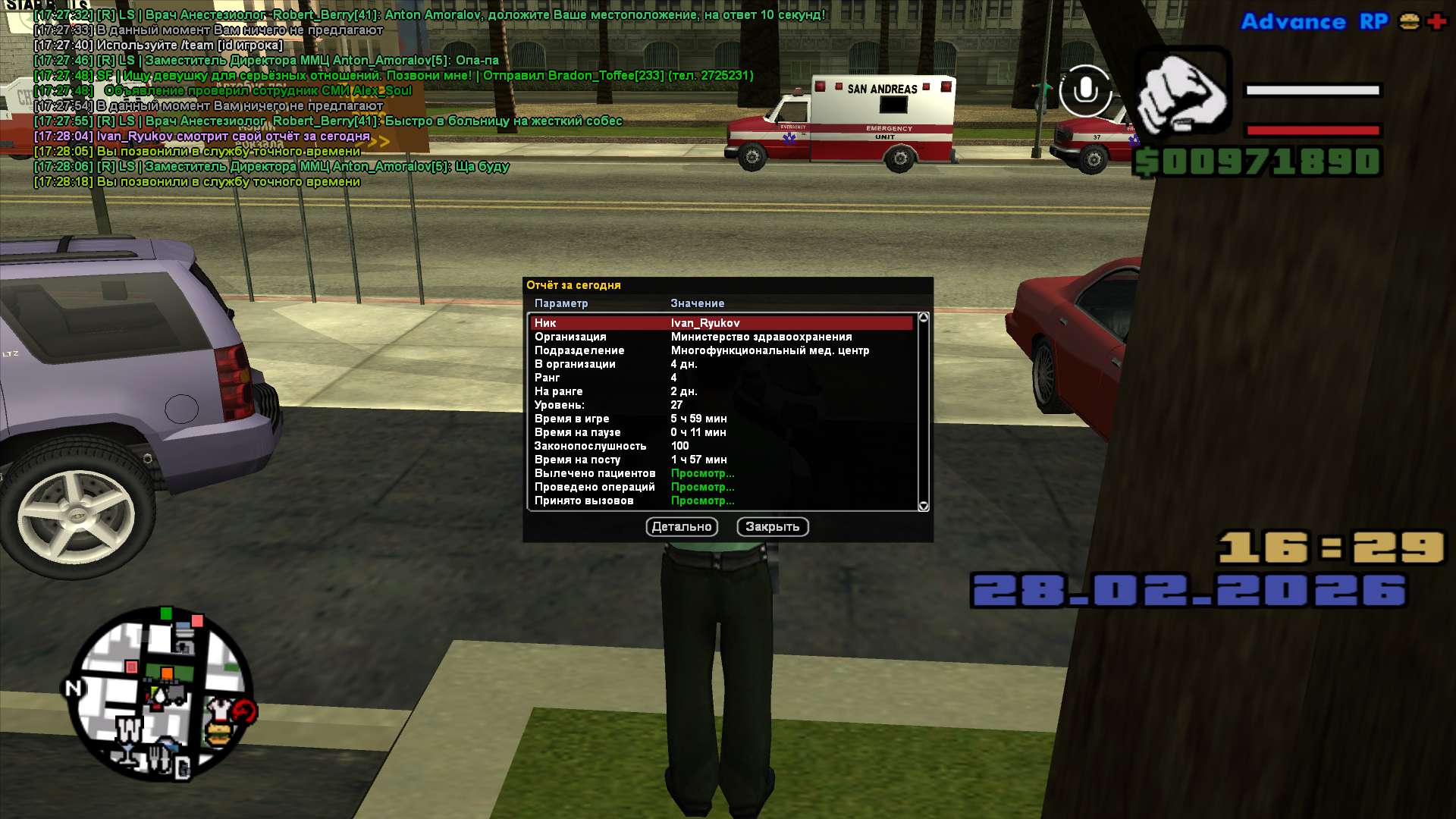Select the fist weapon icon
1456x819 pixels.
coord(1181,91)
